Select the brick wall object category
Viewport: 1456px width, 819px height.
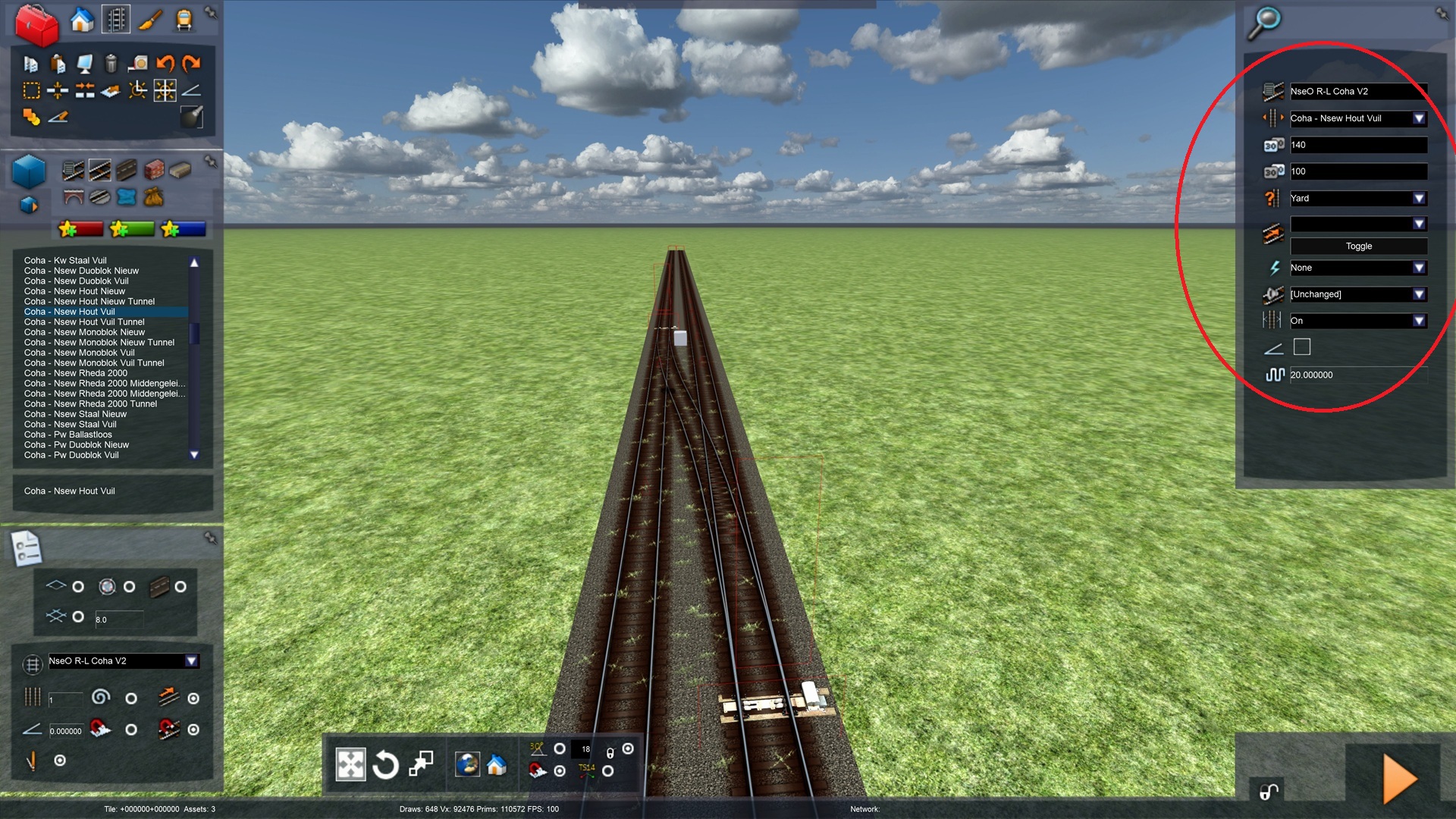pyautogui.click(x=154, y=169)
